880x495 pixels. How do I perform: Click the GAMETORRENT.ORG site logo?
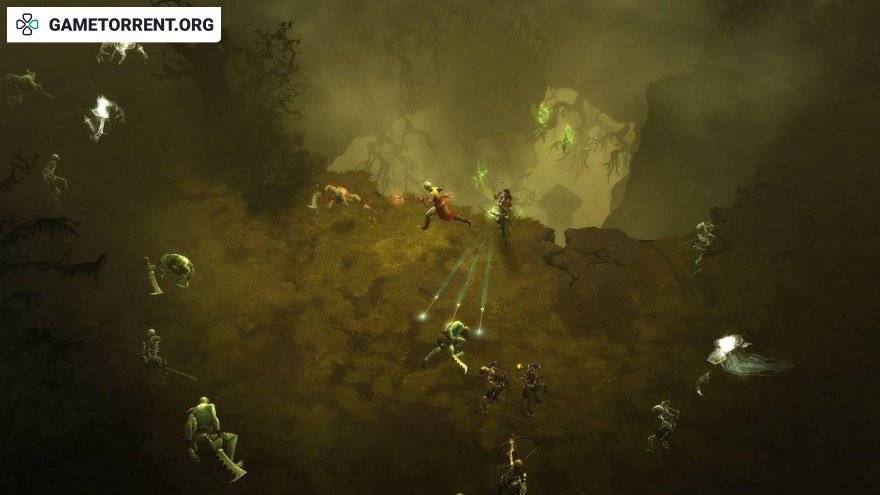coord(114,25)
